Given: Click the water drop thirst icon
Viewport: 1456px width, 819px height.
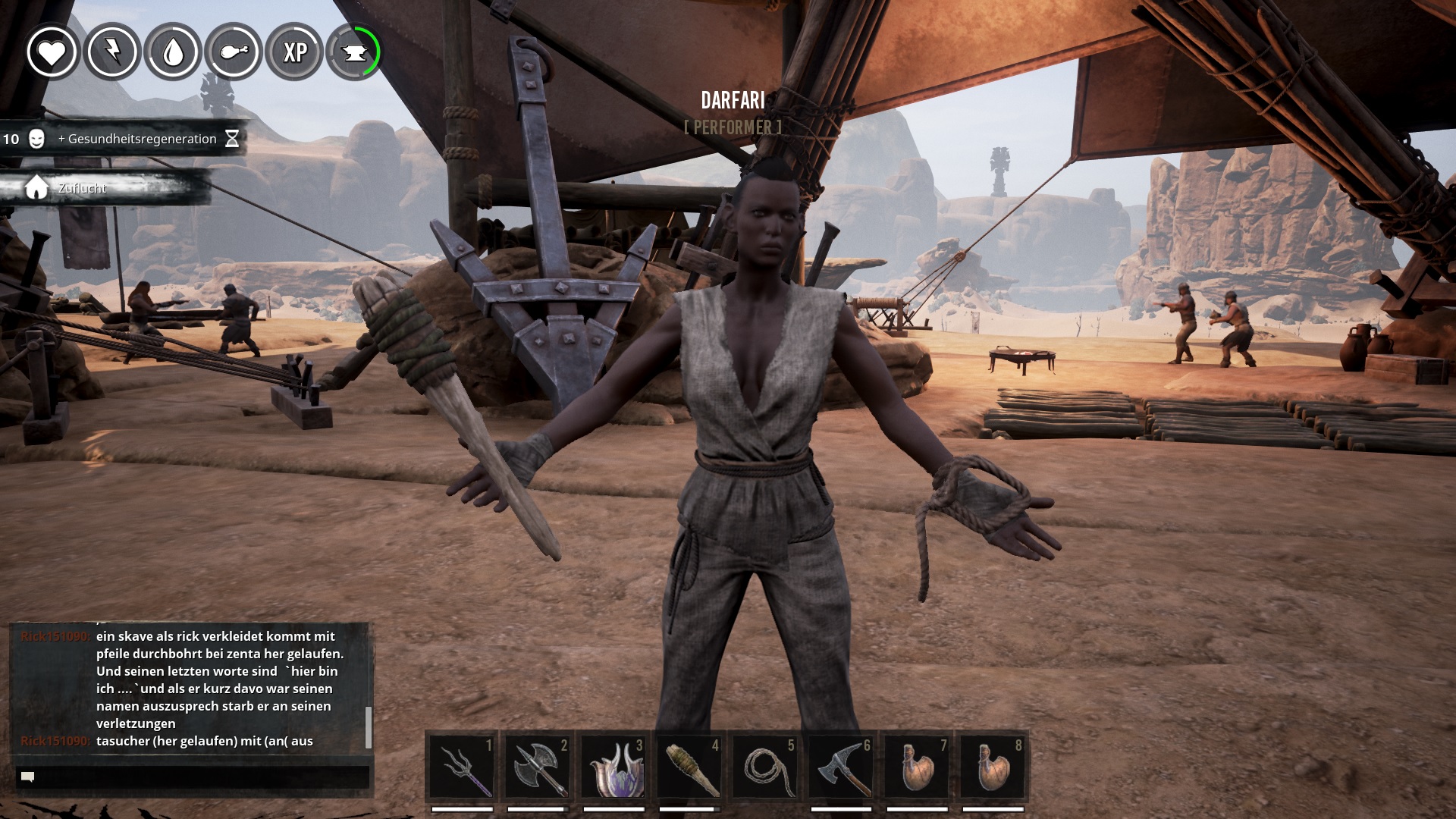Looking at the screenshot, I should [173, 52].
